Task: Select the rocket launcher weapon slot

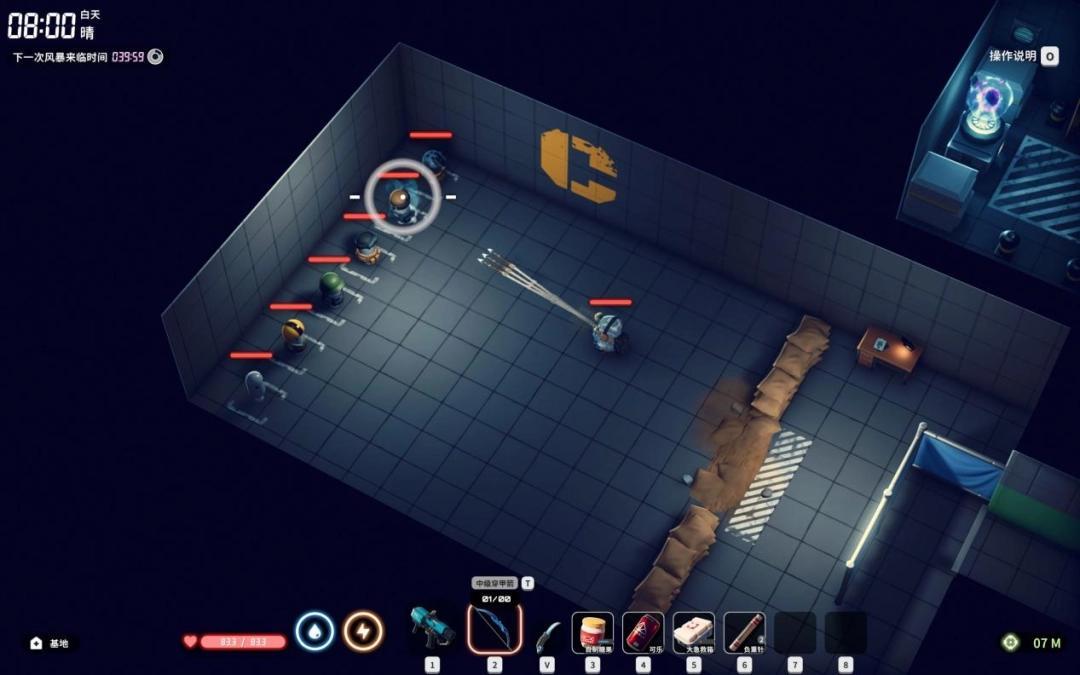Action: point(432,630)
